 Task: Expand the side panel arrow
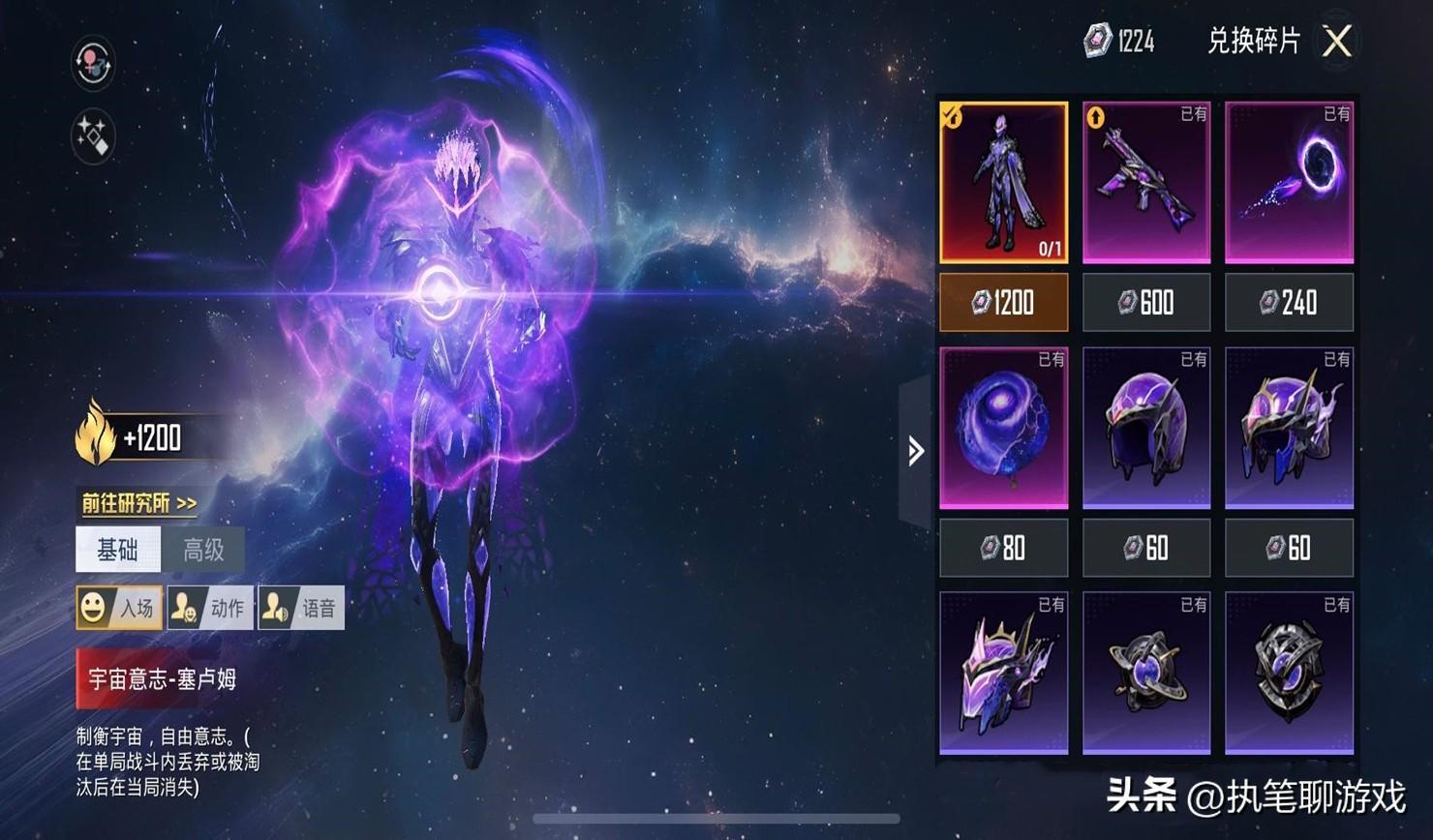915,451
